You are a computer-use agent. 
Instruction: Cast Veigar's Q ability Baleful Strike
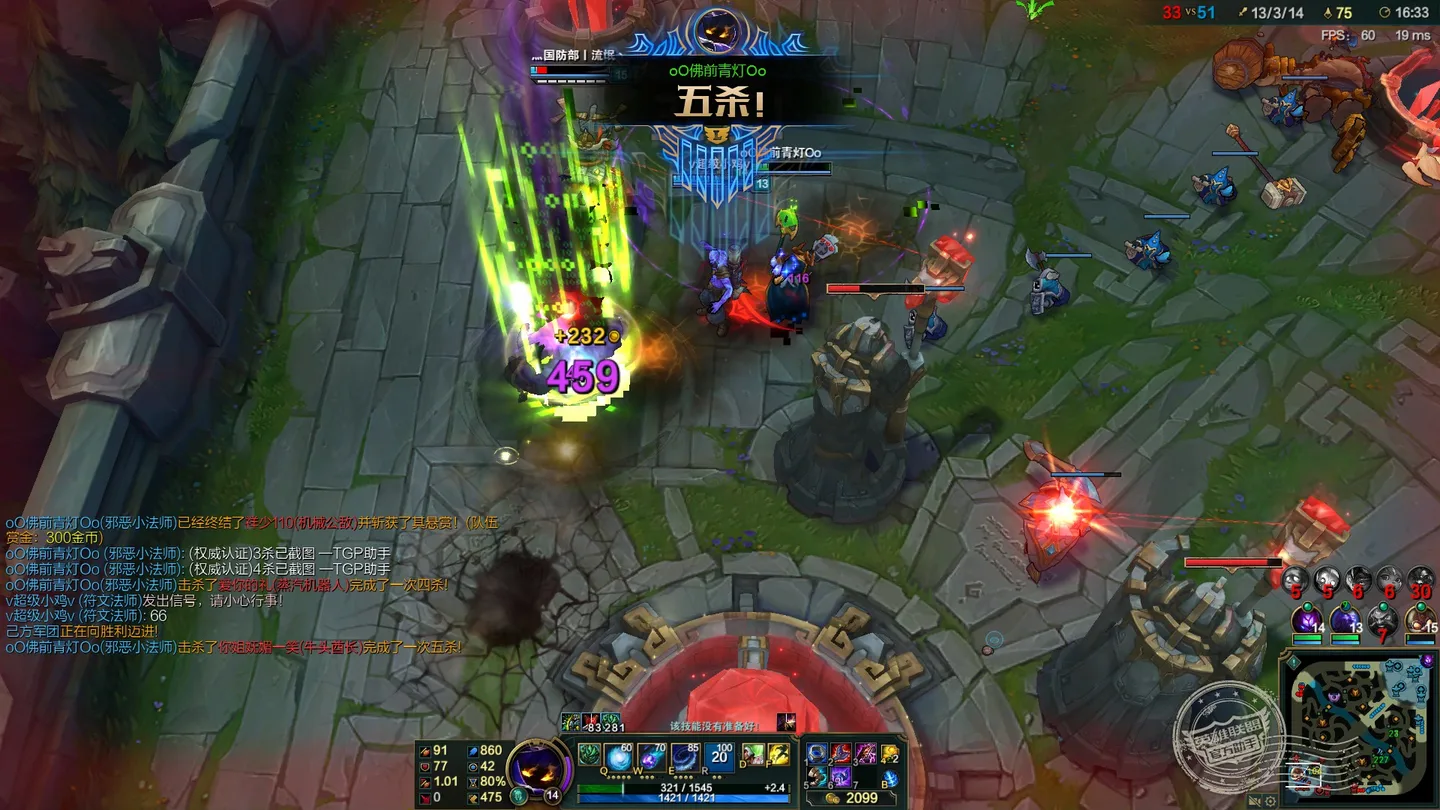click(620, 756)
